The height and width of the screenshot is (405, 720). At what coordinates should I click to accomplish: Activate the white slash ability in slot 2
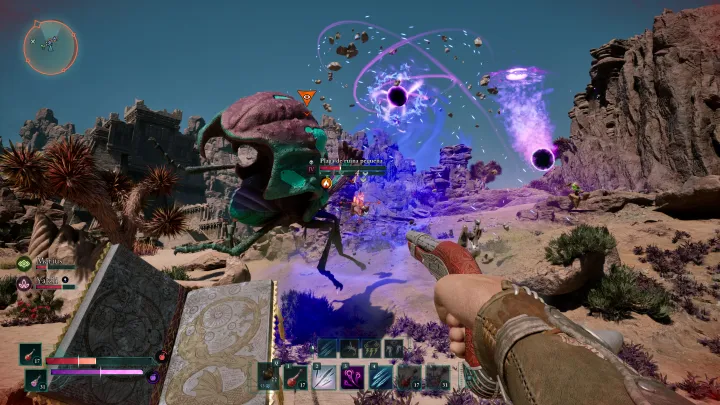click(x=324, y=376)
